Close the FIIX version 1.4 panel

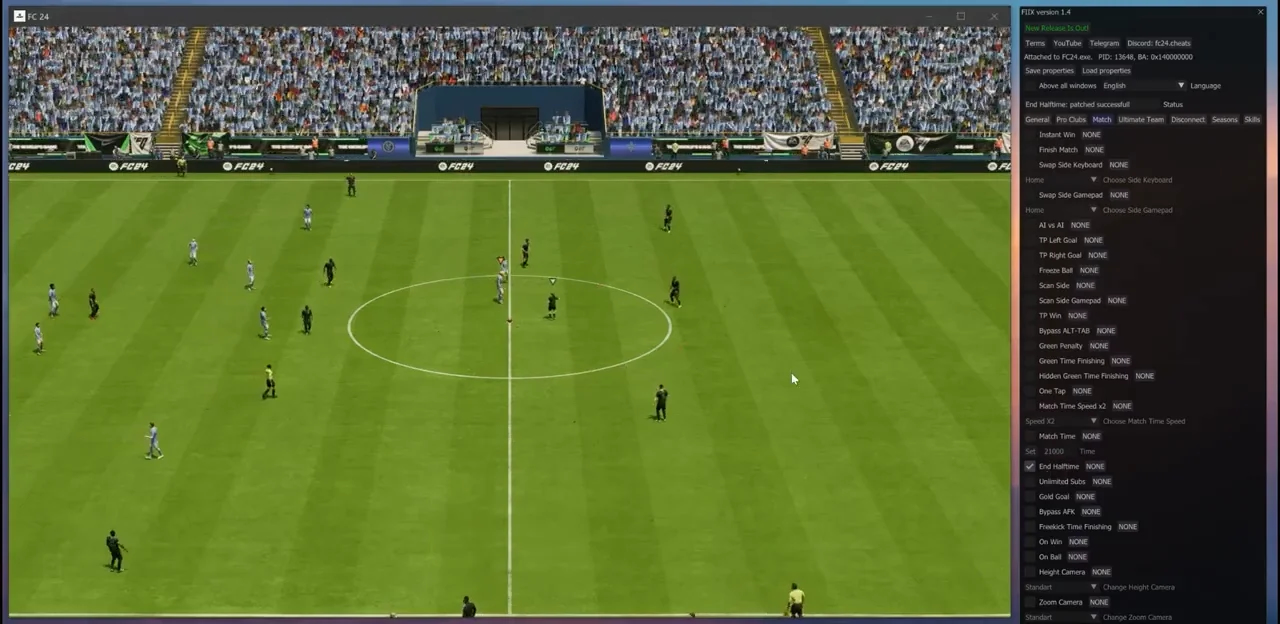(x=1260, y=12)
